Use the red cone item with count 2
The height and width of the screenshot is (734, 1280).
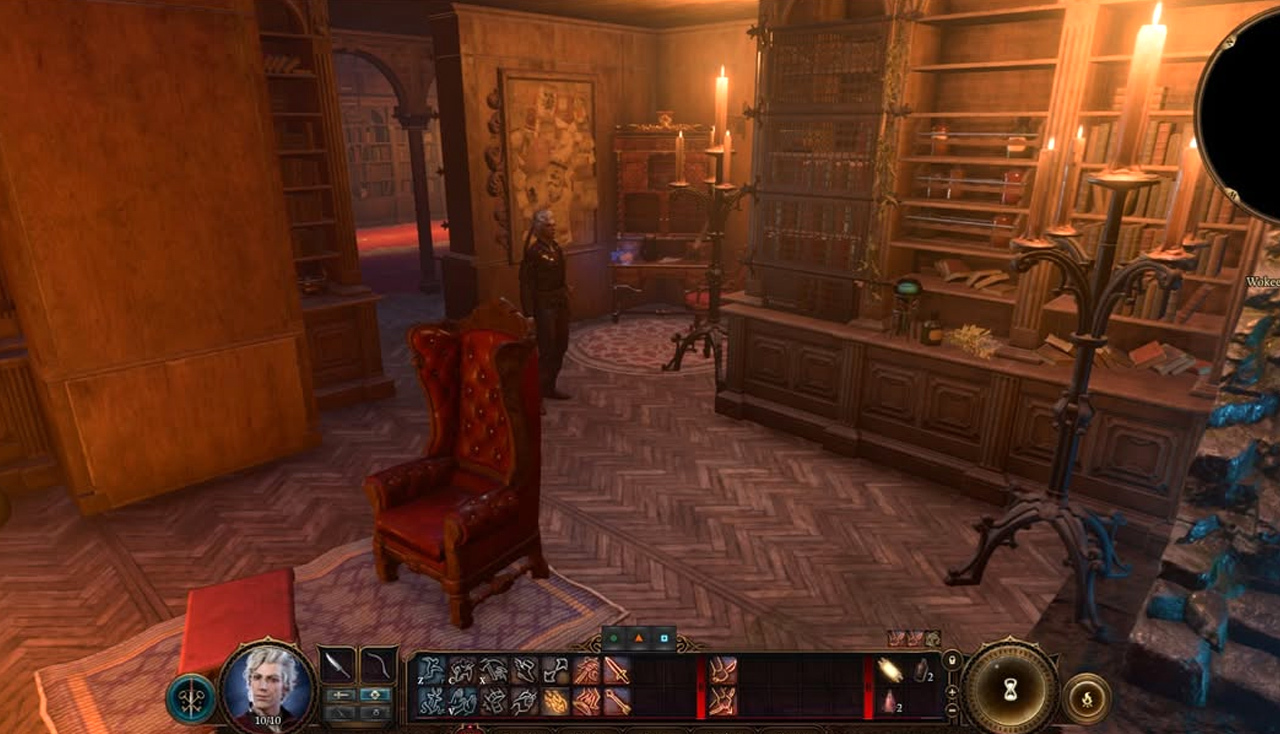pyautogui.click(x=889, y=702)
